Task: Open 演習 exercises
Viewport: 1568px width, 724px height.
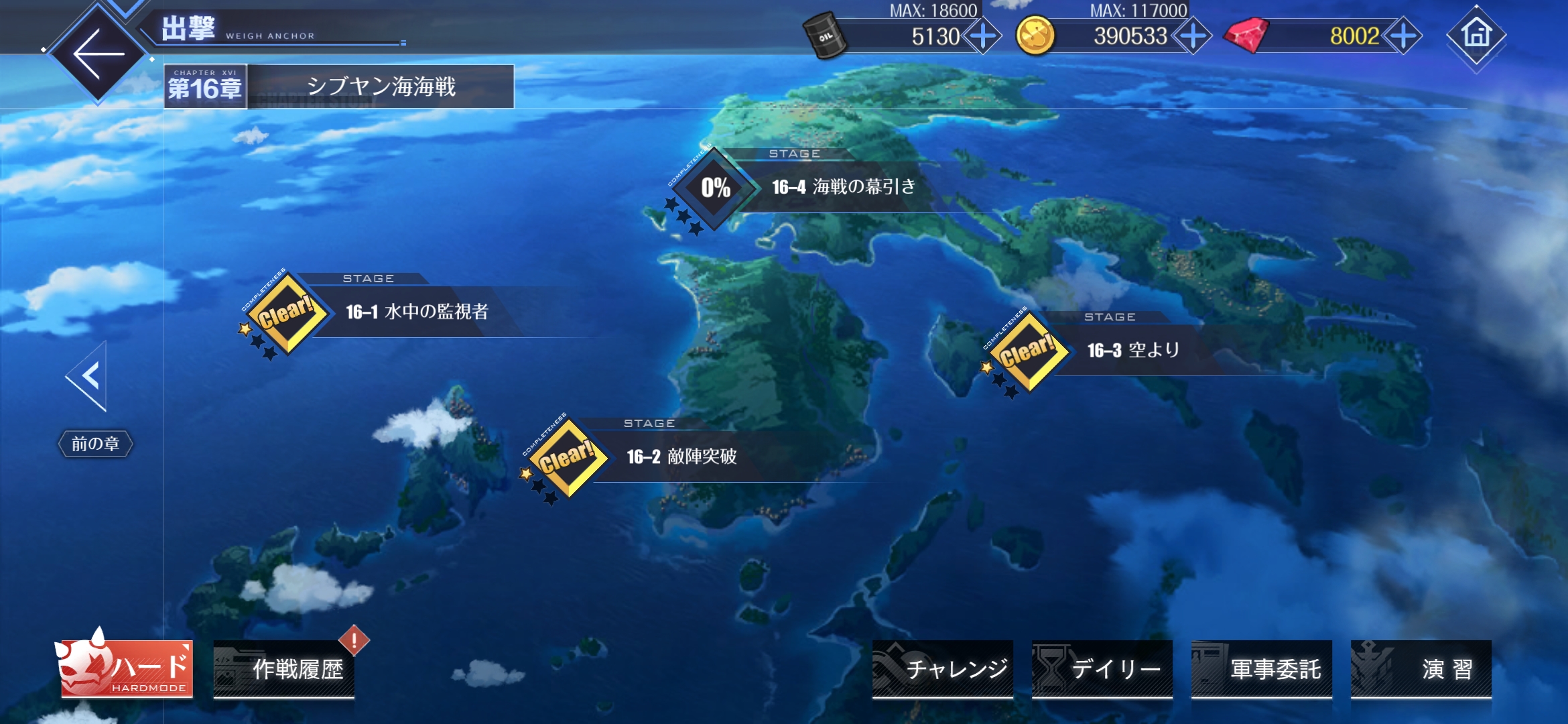Action: [x=1421, y=669]
